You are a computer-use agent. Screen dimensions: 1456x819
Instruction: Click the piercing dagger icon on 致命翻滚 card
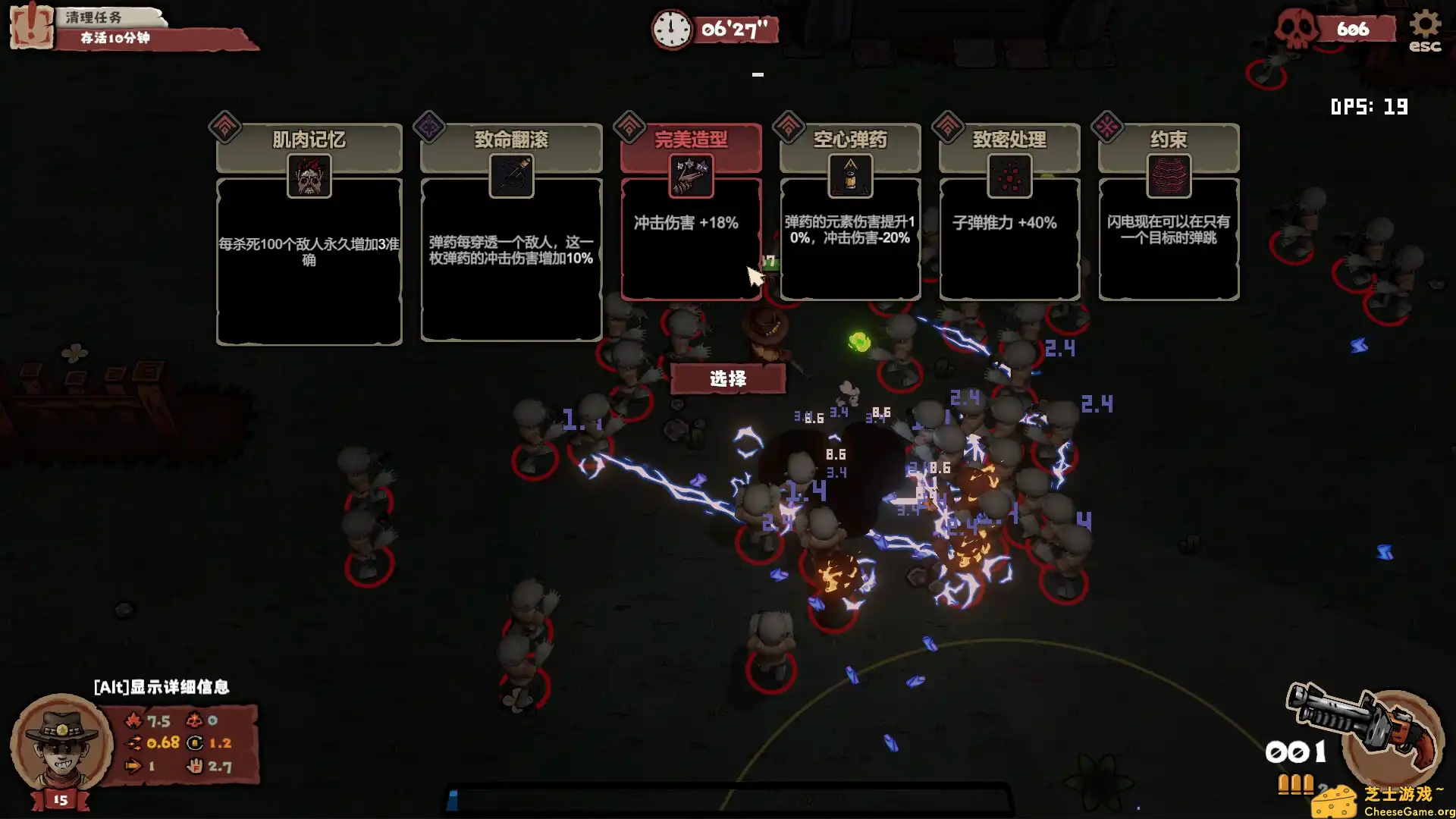510,177
